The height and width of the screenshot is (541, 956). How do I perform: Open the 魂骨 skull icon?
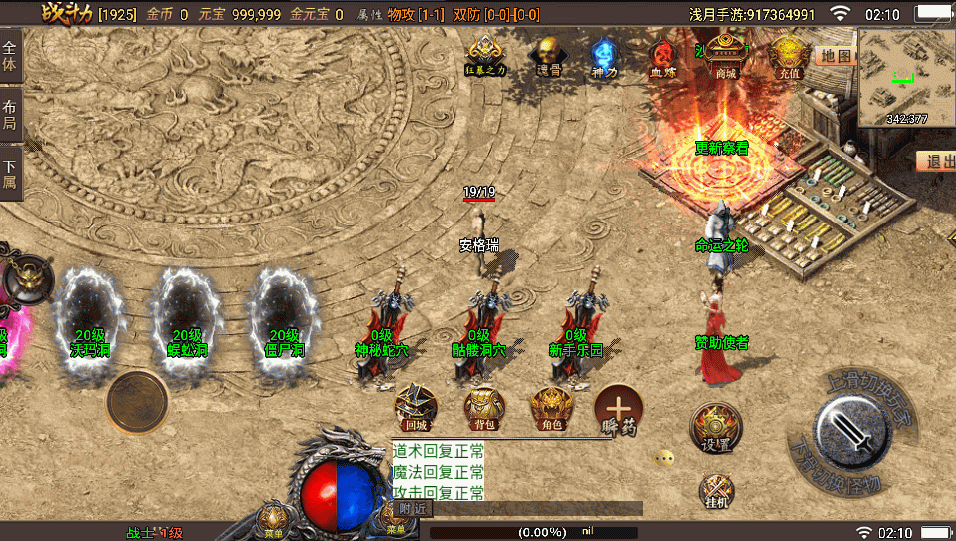click(x=547, y=55)
